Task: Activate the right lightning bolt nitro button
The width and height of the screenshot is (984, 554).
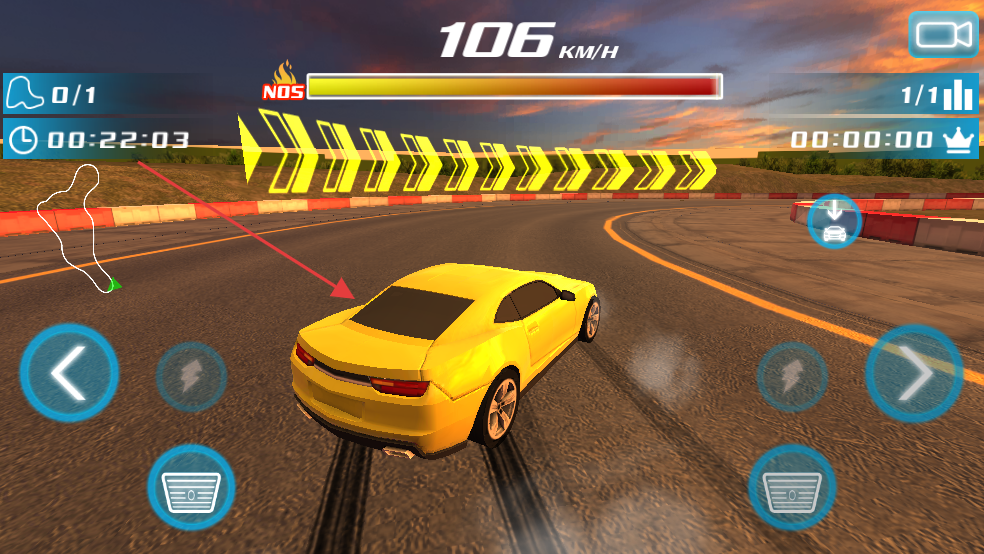Action: click(x=791, y=377)
